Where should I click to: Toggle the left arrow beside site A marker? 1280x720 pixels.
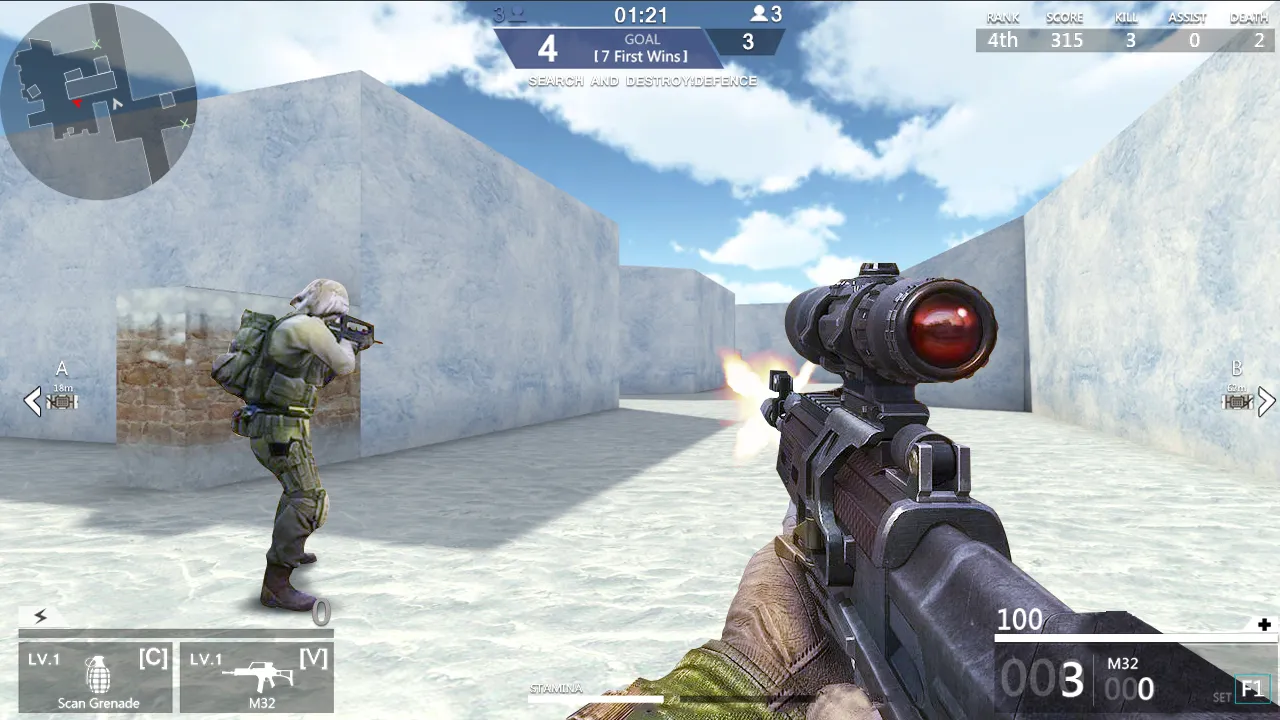31,402
